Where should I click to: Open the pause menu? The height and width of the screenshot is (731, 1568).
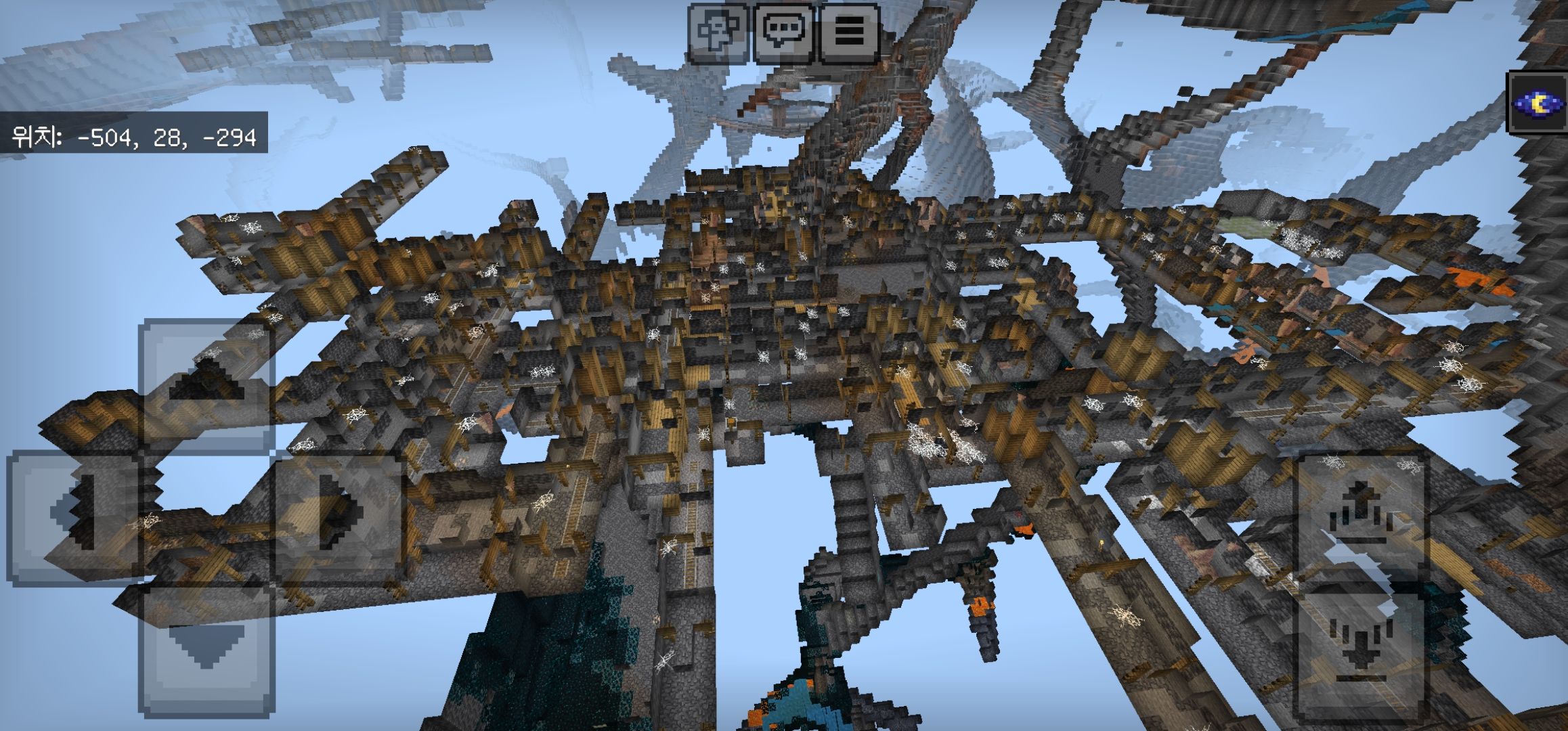click(849, 30)
